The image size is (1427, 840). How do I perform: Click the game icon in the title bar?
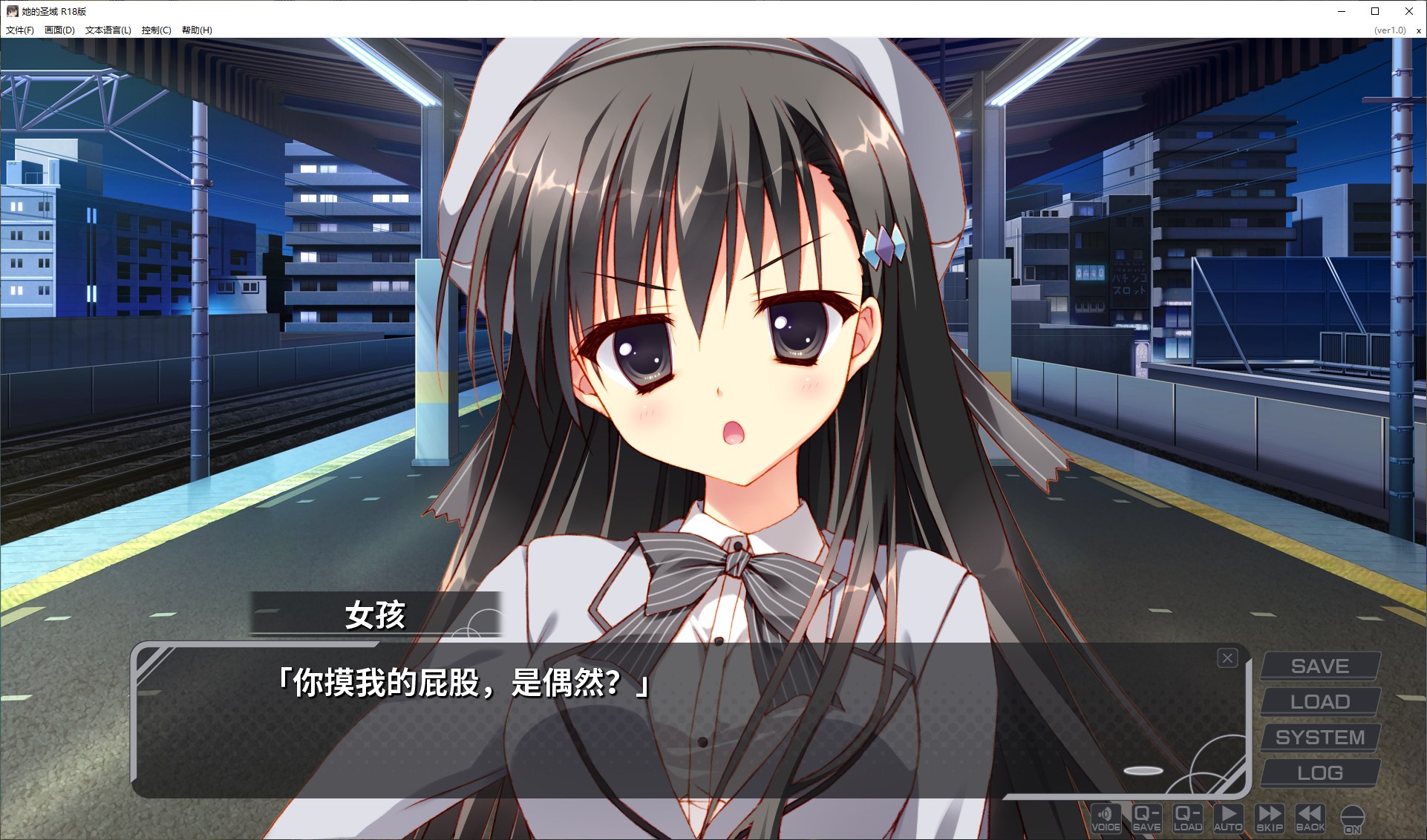(x=10, y=11)
